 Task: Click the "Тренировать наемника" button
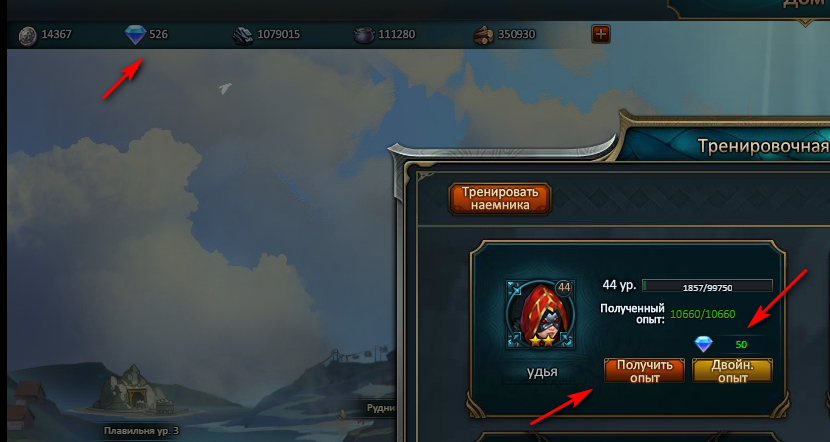[501, 197]
